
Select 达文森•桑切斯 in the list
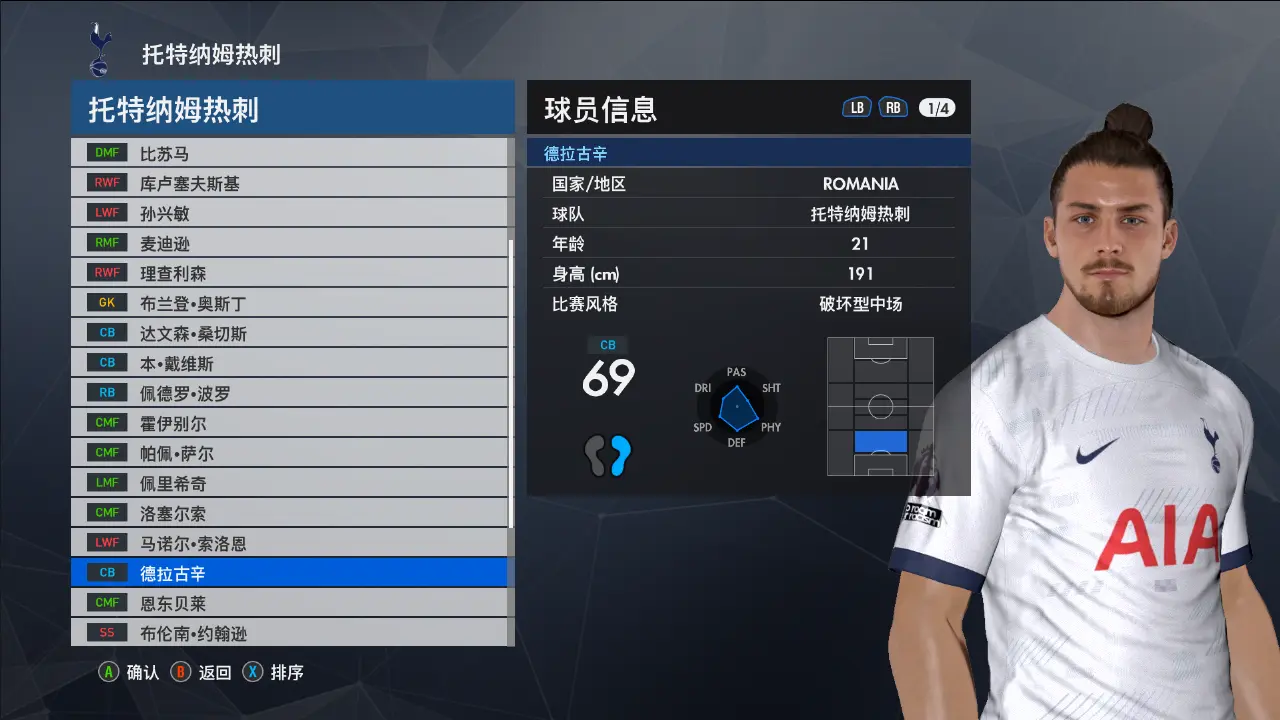pos(290,334)
